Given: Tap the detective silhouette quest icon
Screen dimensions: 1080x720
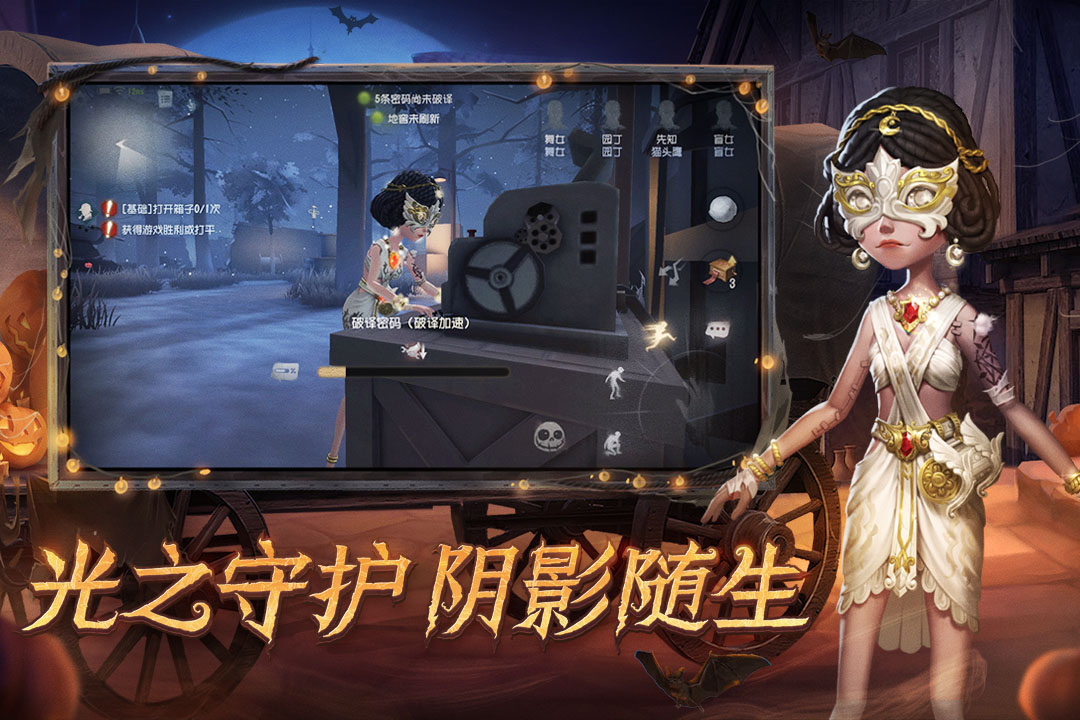Looking at the screenshot, I should (88, 210).
